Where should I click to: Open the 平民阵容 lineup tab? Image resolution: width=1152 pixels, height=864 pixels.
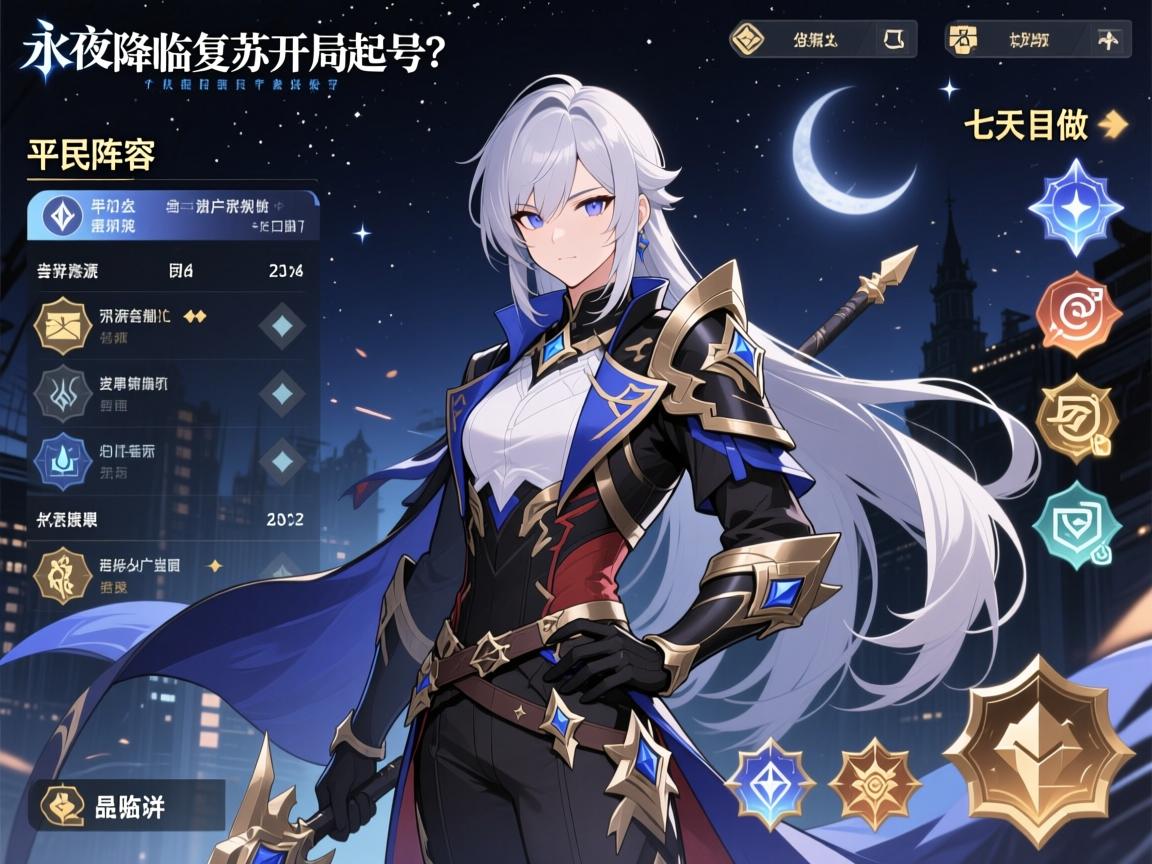point(91,157)
